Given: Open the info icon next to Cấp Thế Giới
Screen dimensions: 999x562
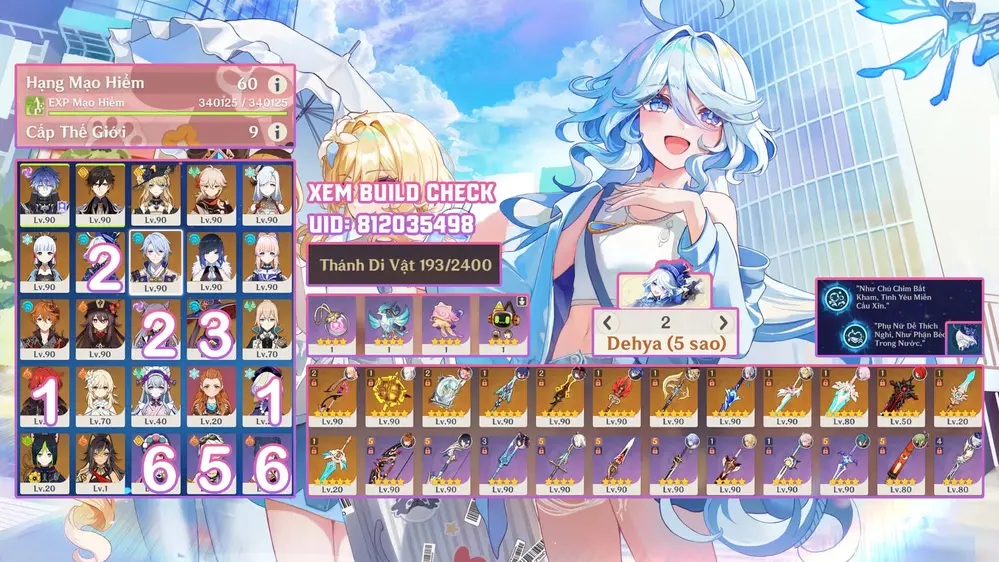Looking at the screenshot, I should [x=274, y=131].
